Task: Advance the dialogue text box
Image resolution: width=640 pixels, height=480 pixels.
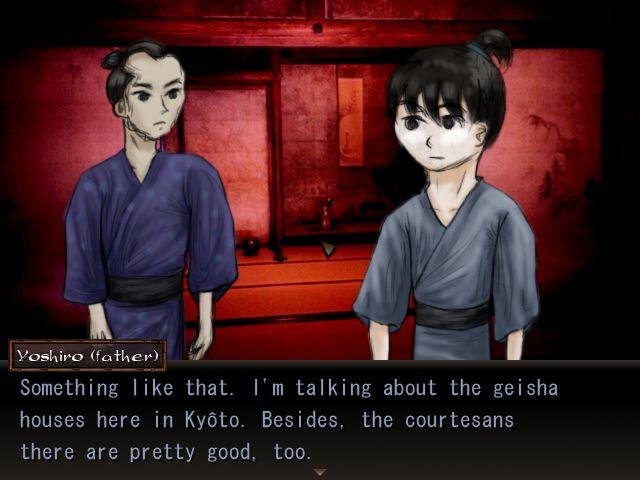Action: tap(320, 420)
